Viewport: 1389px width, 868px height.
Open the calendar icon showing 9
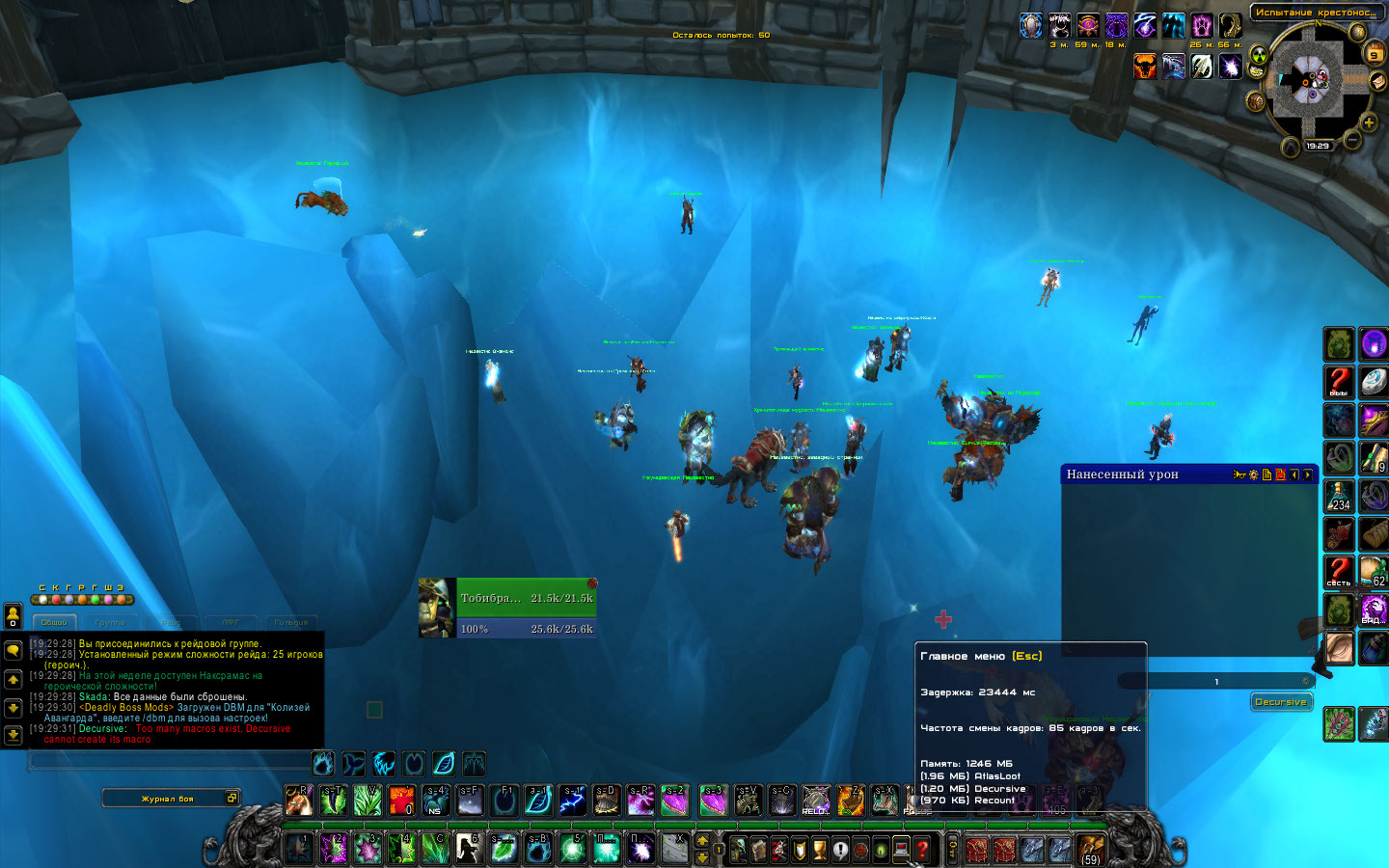click(1375, 54)
